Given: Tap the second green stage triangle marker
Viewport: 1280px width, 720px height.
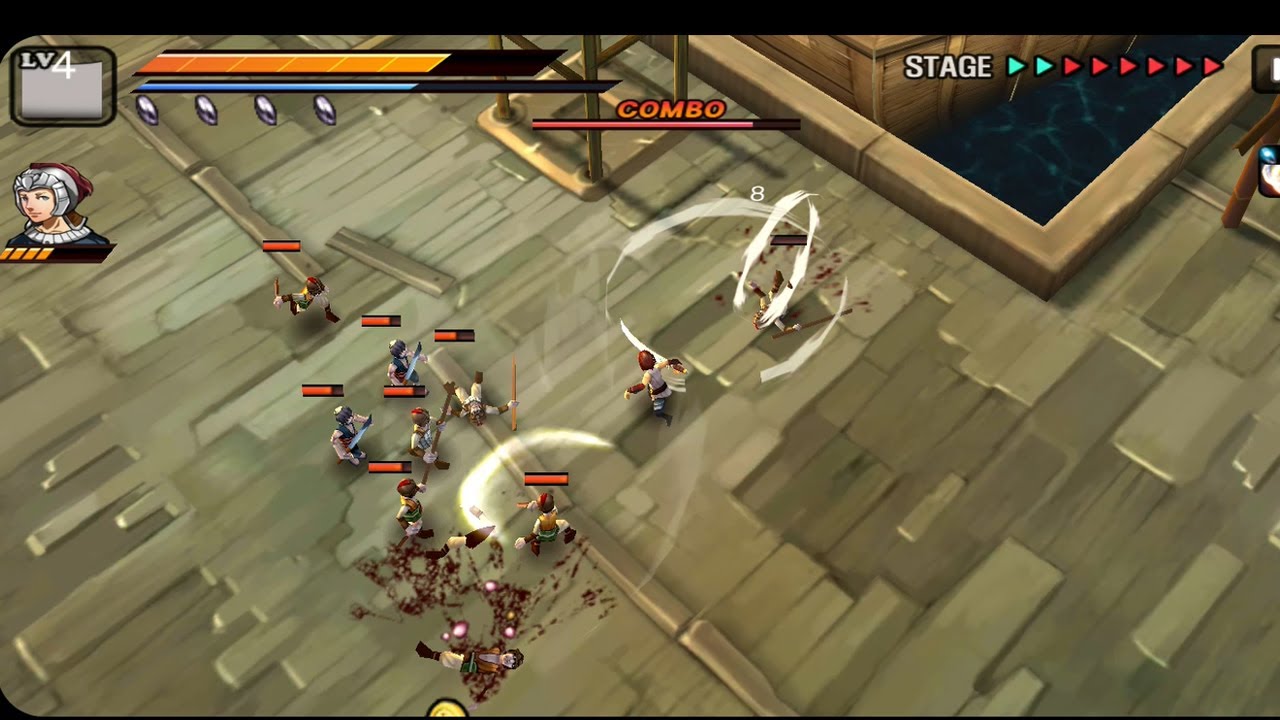Looking at the screenshot, I should (1042, 66).
